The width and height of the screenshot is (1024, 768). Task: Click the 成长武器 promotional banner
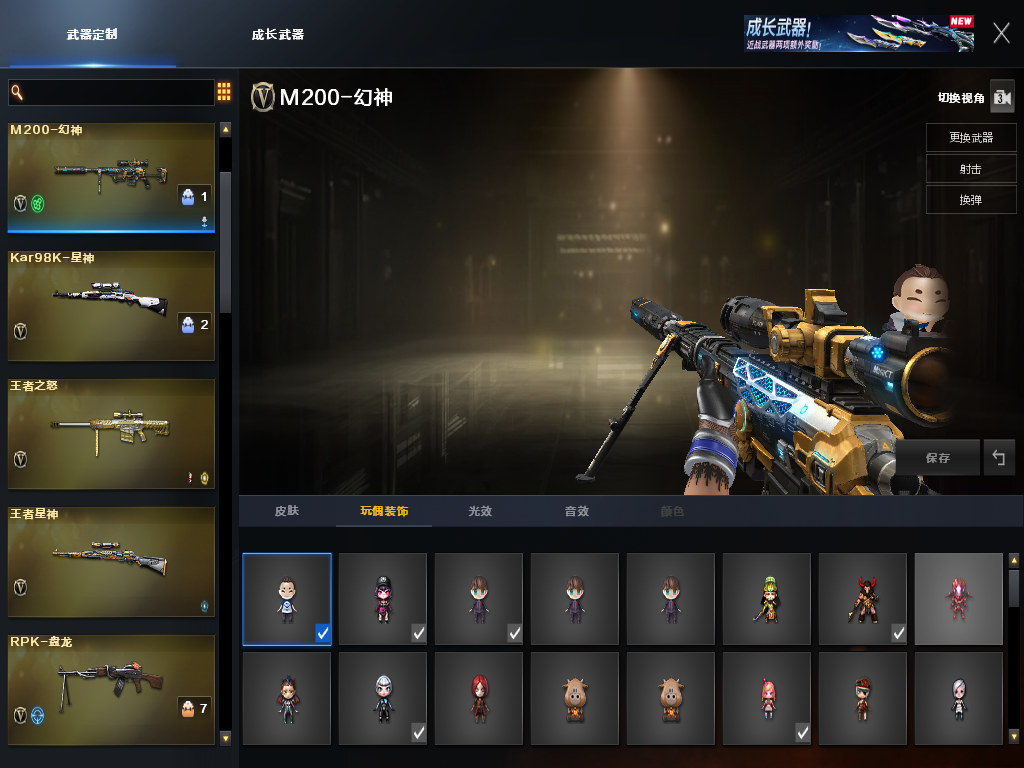point(859,33)
